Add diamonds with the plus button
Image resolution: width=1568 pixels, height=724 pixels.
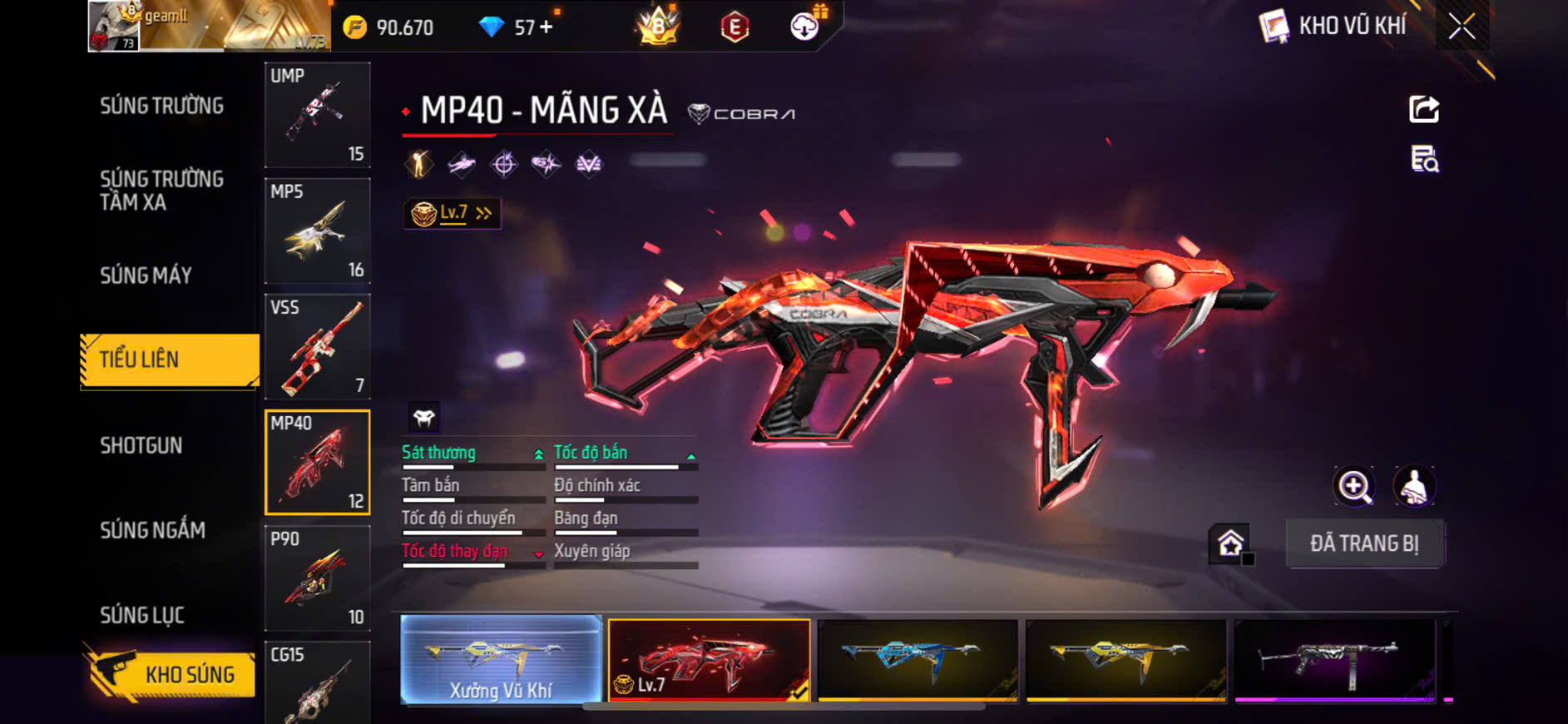pyautogui.click(x=546, y=27)
